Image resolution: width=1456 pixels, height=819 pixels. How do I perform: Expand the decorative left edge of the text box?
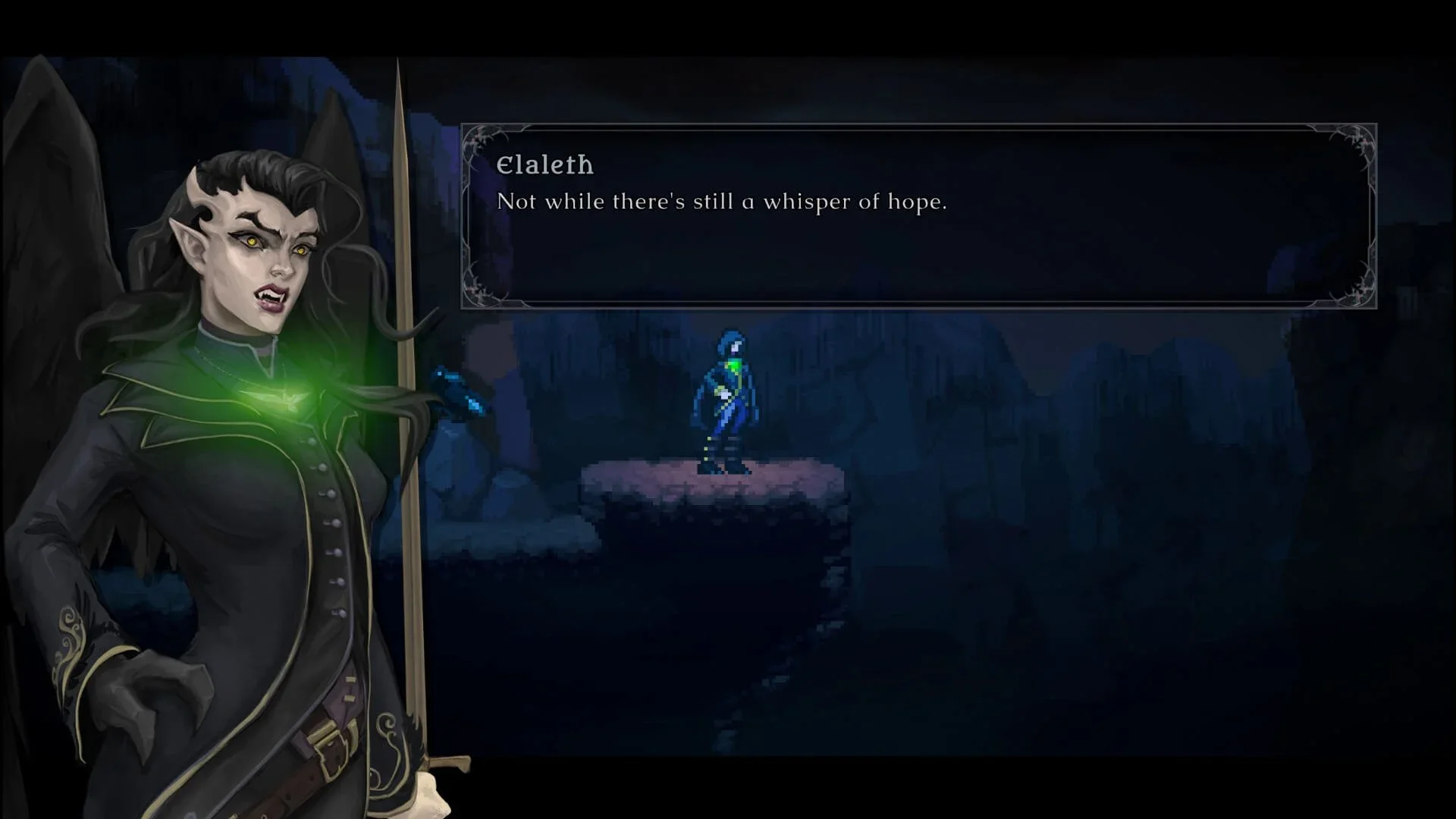pyautogui.click(x=466, y=216)
